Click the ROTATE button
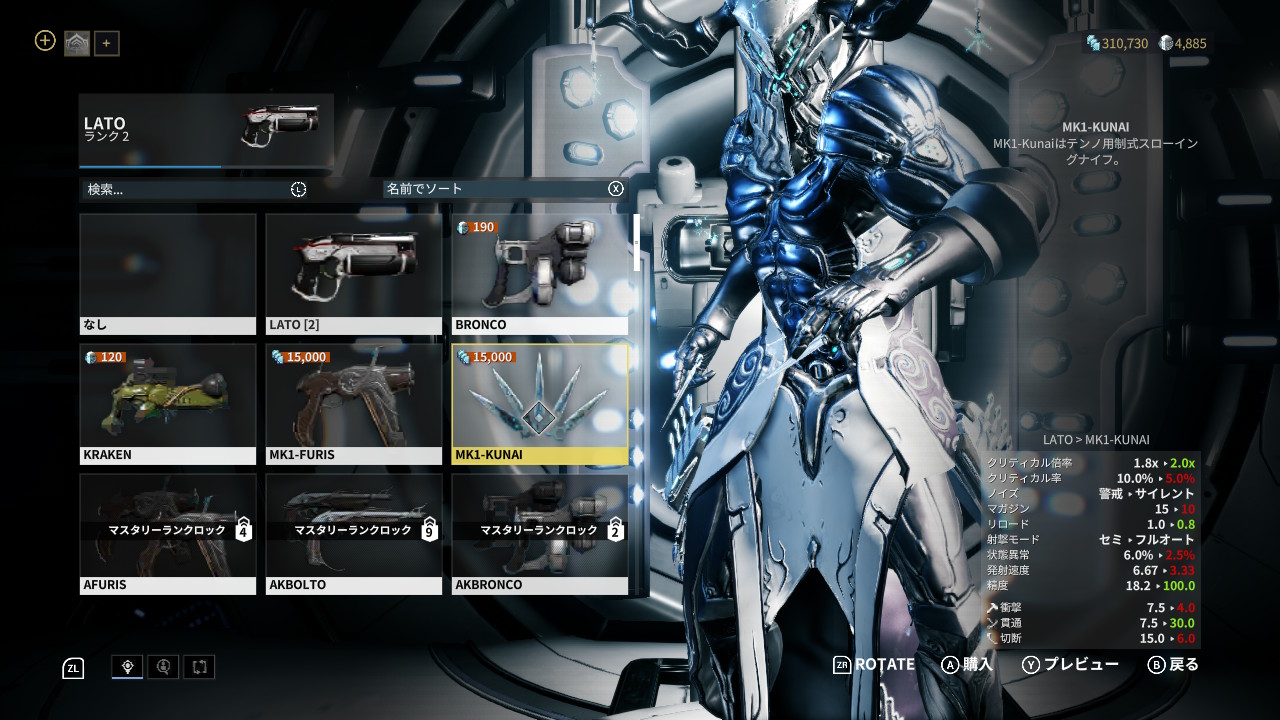This screenshot has height=720, width=1280. coord(874,664)
